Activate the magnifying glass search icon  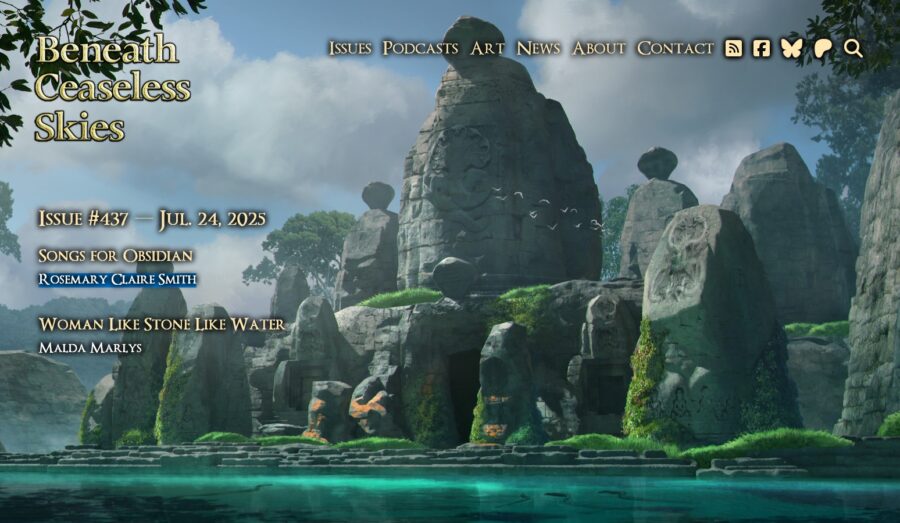853,48
